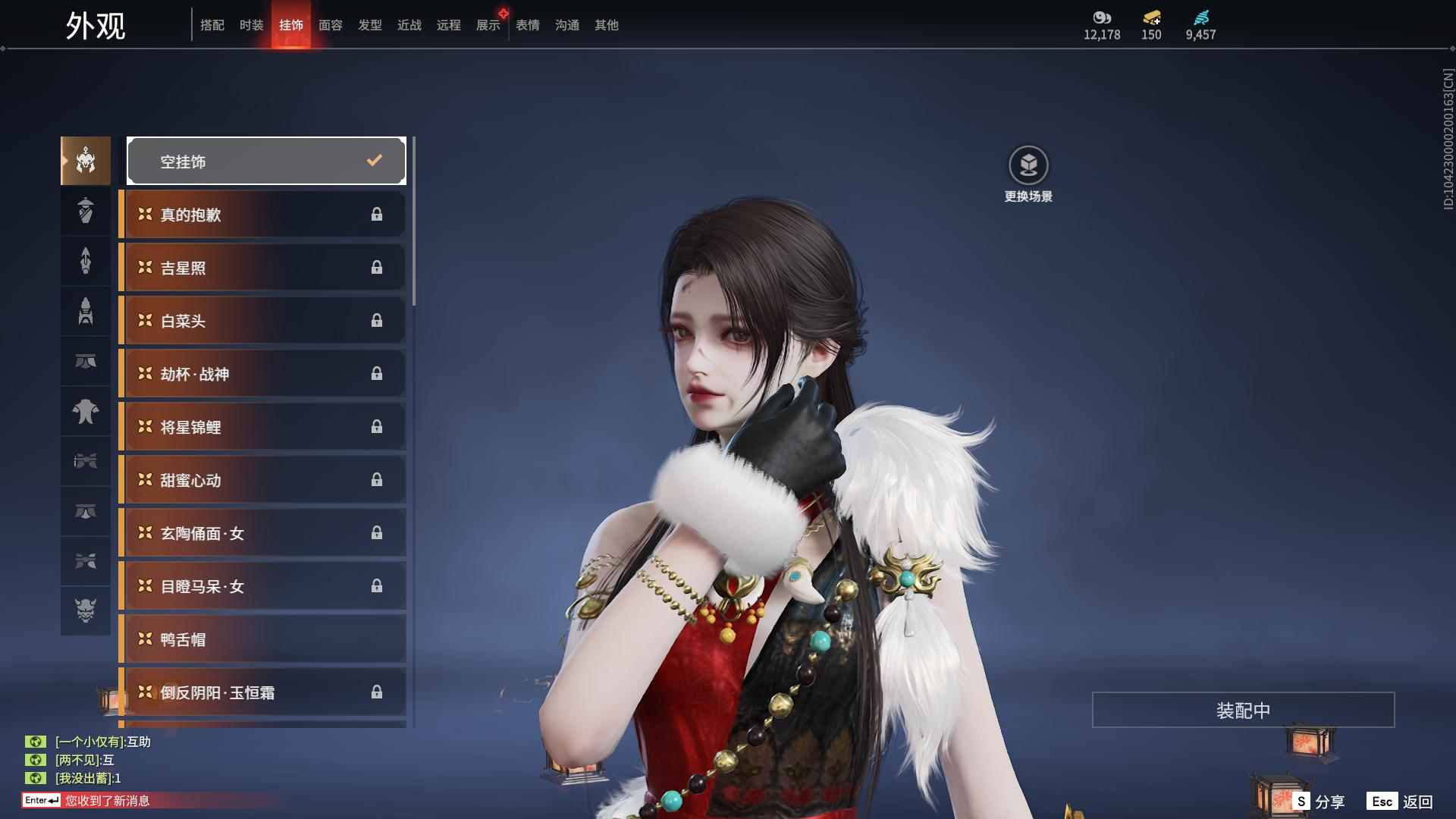Image resolution: width=1456 pixels, height=819 pixels.
Task: Choose the 真的抱歉 accessory
Action: pyautogui.click(x=262, y=215)
